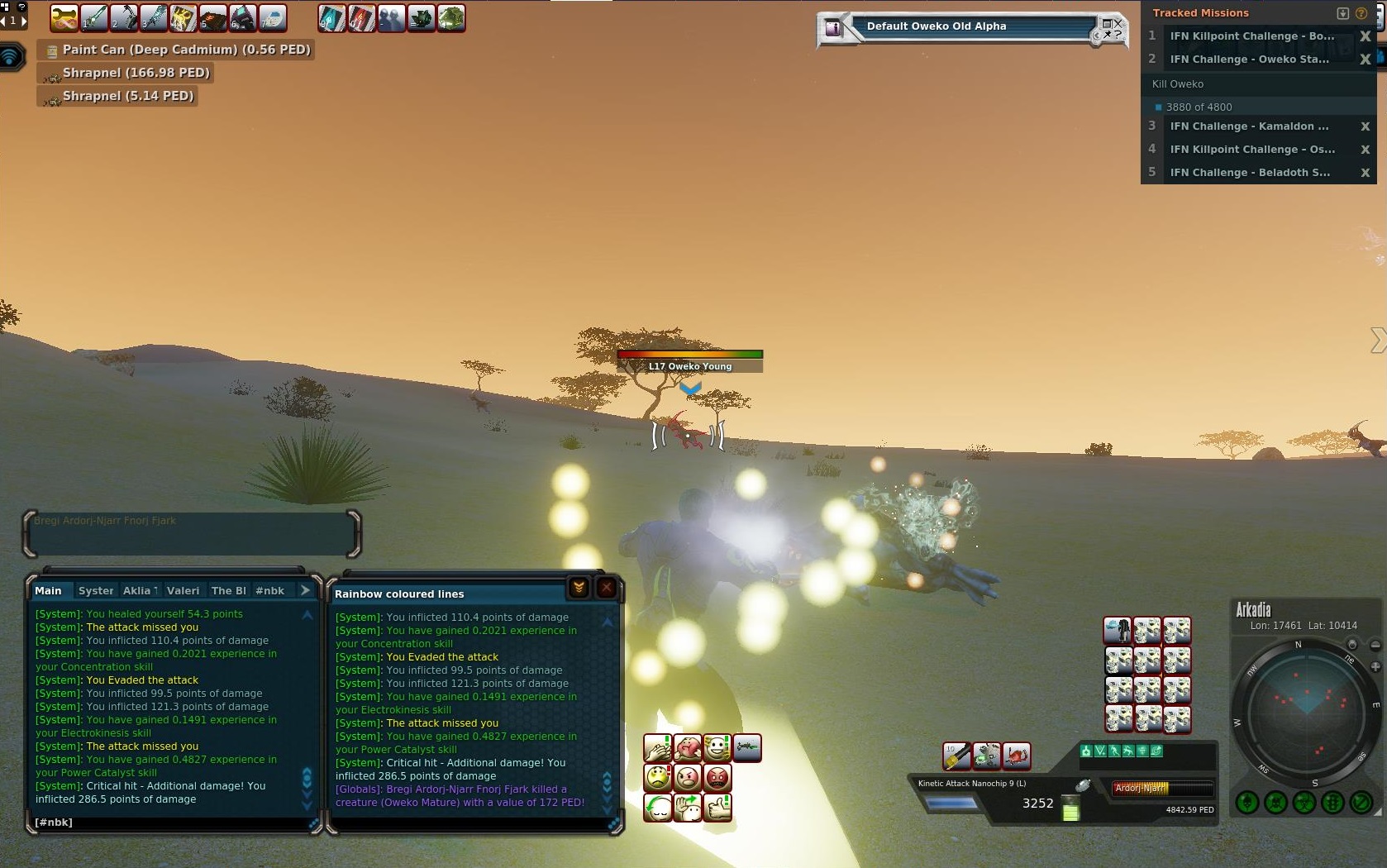1387x868 pixels.
Task: Open the wrench repair tool in hotbar
Action: (x=64, y=17)
